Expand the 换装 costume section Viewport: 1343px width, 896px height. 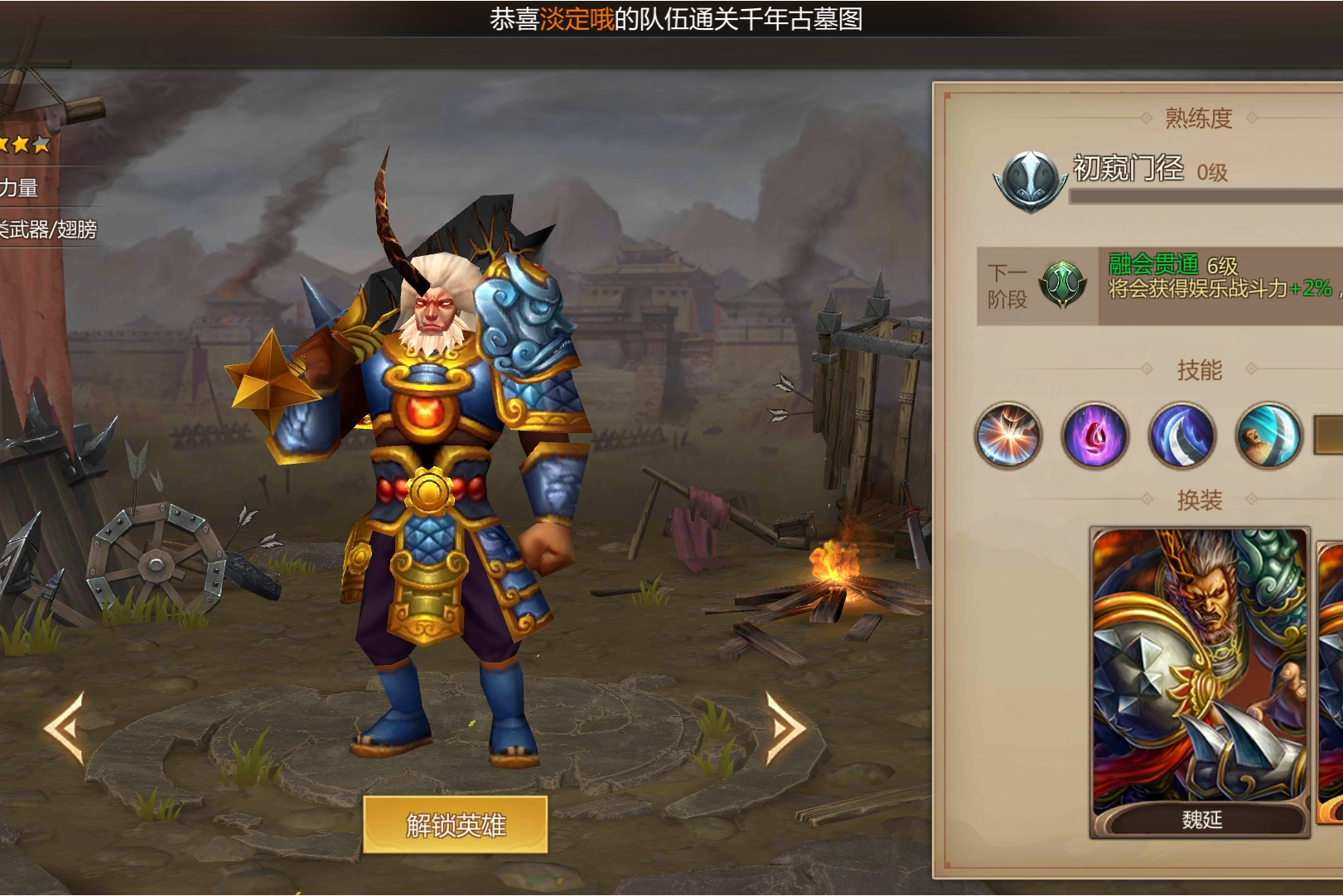click(x=1200, y=498)
